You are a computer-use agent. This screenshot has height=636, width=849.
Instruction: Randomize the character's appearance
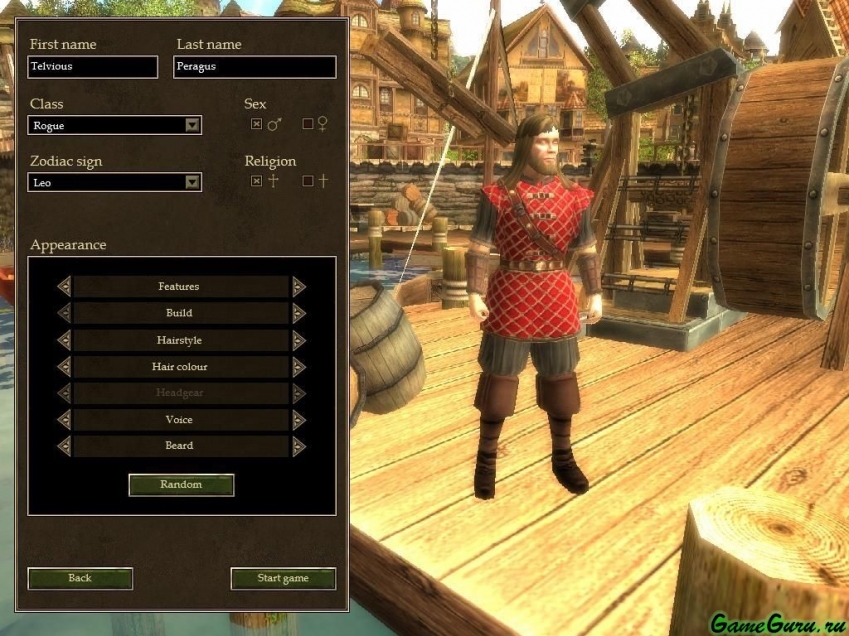click(181, 485)
